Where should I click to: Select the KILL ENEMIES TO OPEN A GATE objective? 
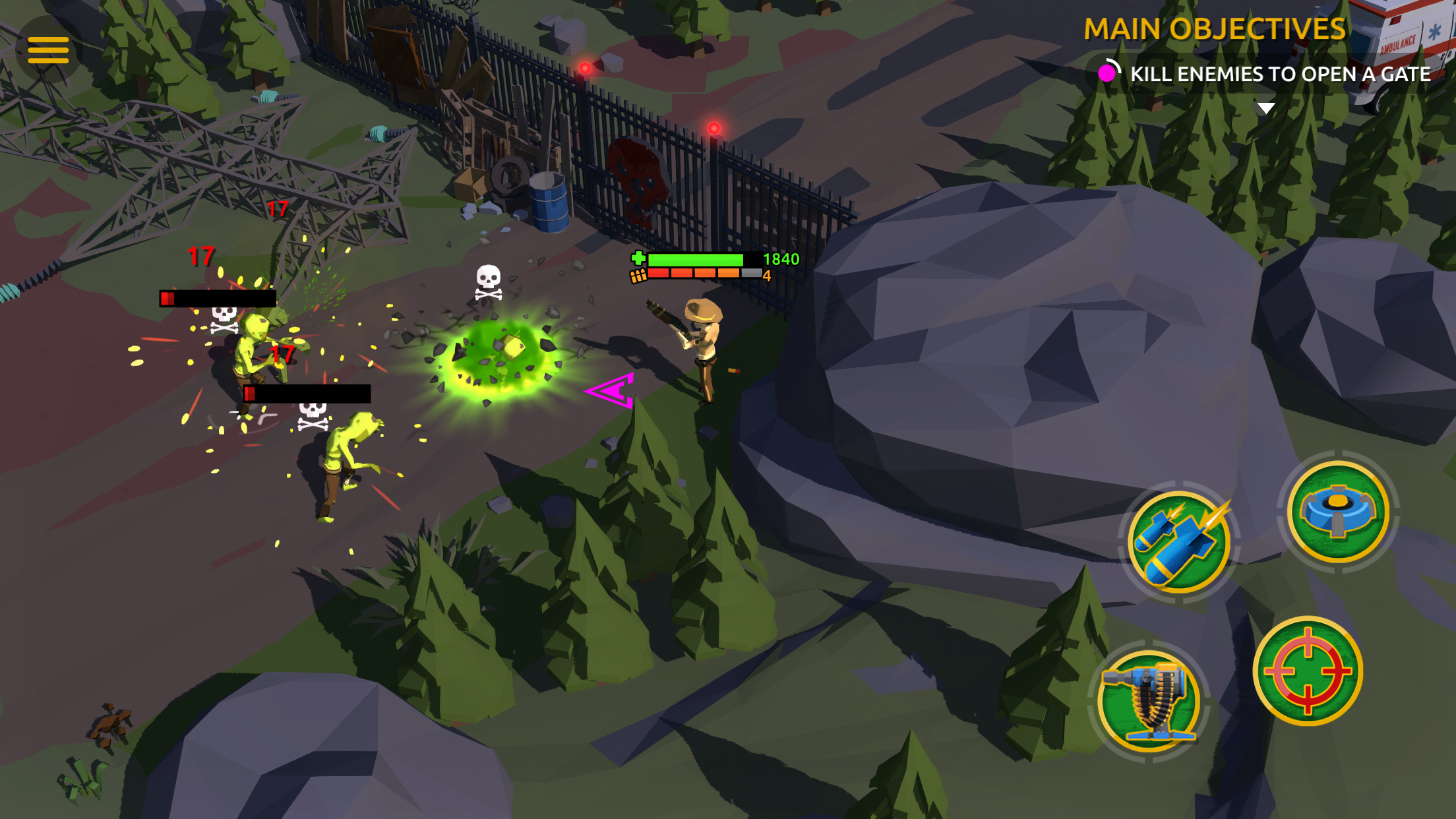[1279, 75]
